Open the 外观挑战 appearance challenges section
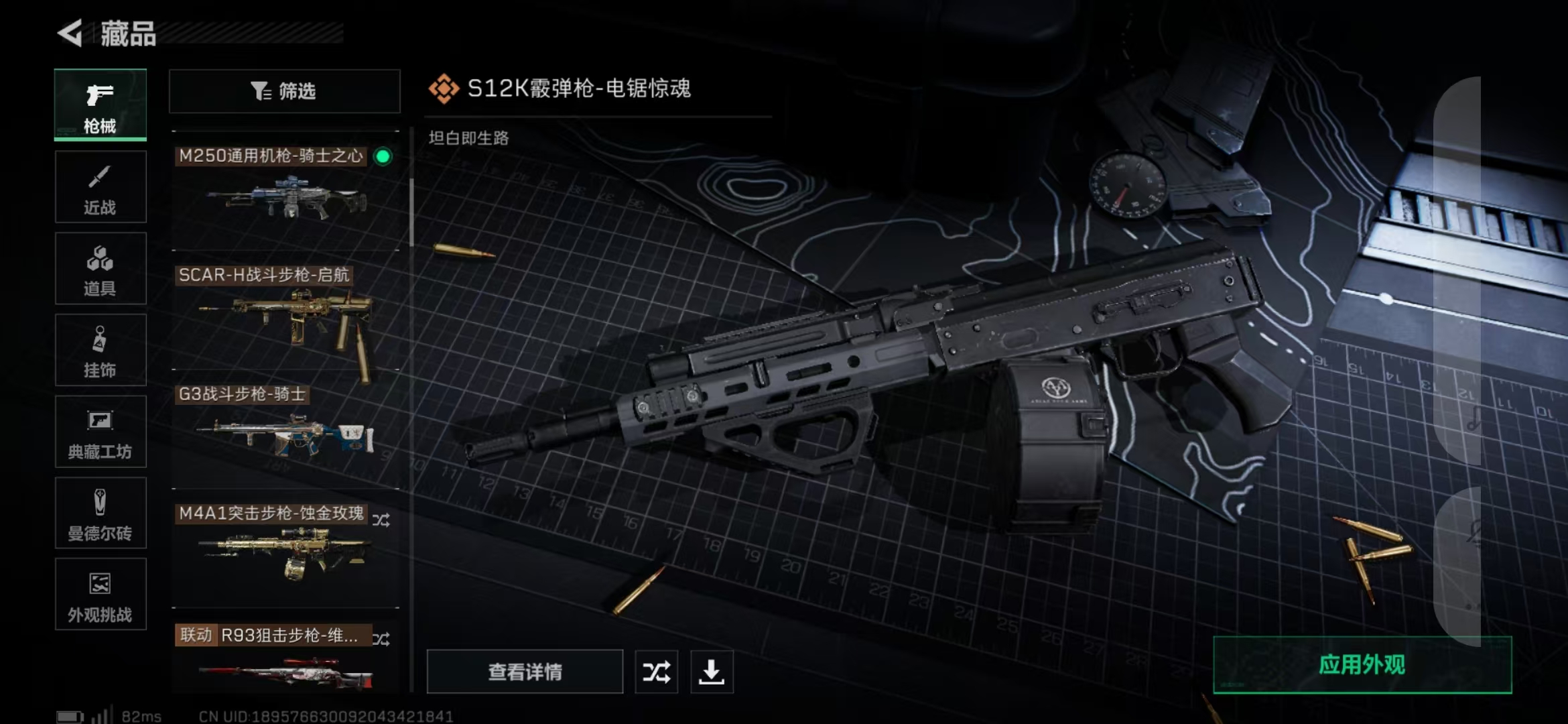 (100, 595)
